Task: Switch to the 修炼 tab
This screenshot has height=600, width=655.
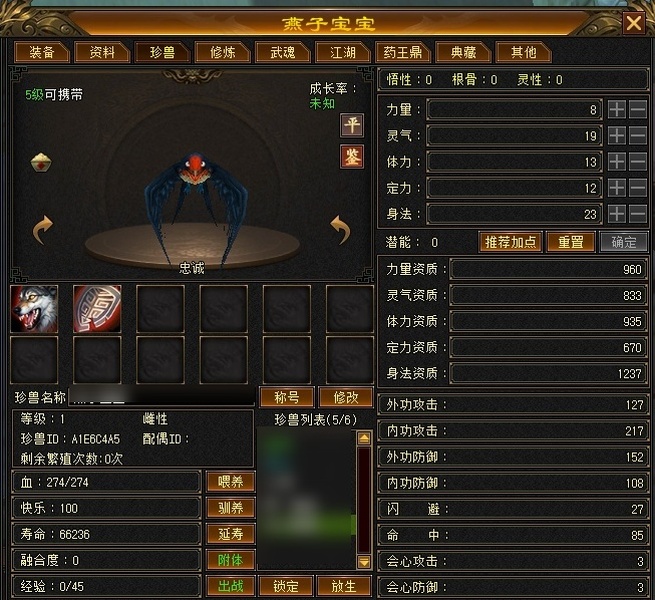Action: 217,52
